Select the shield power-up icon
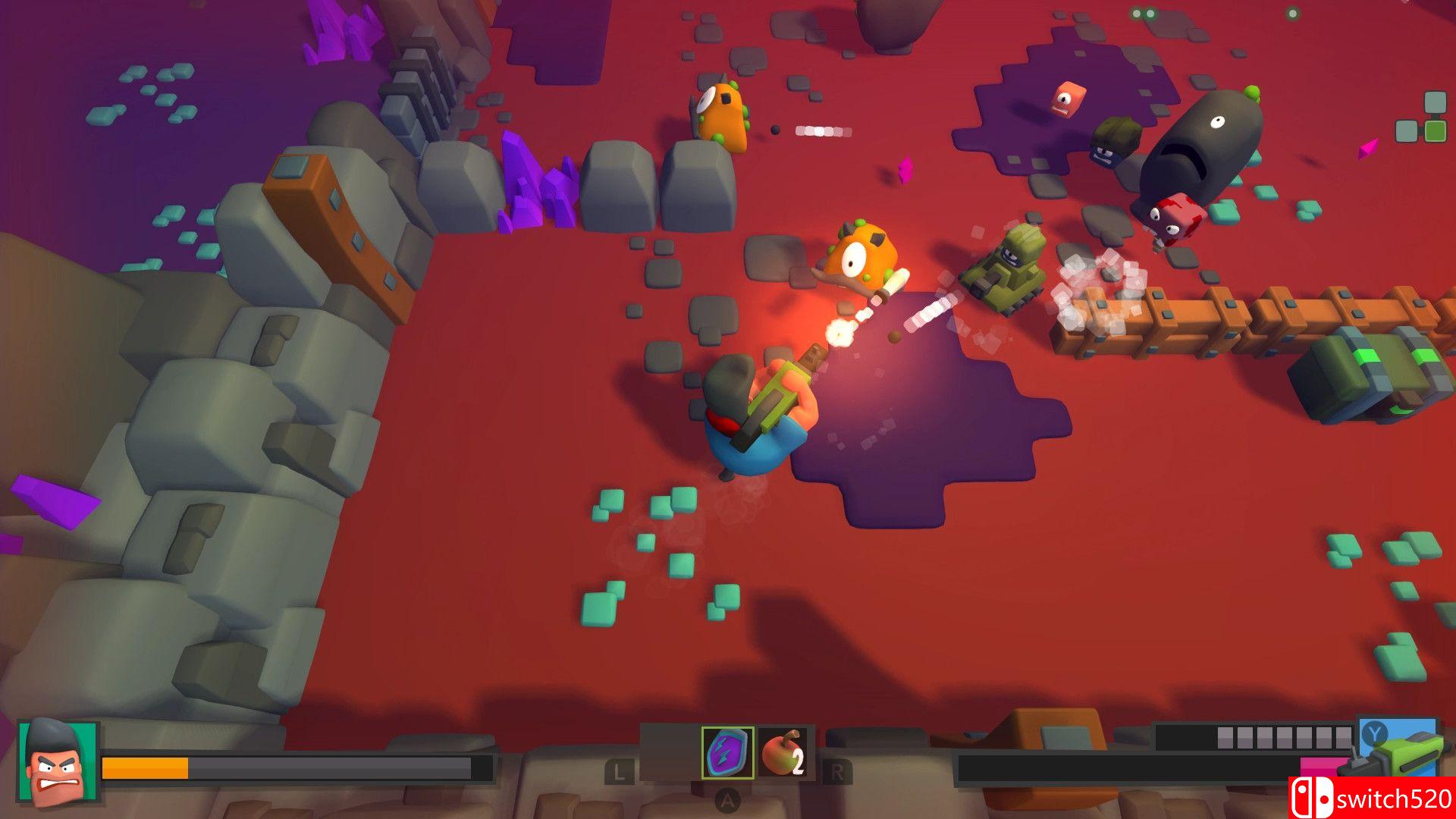The height and width of the screenshot is (819, 1456). pos(728,752)
